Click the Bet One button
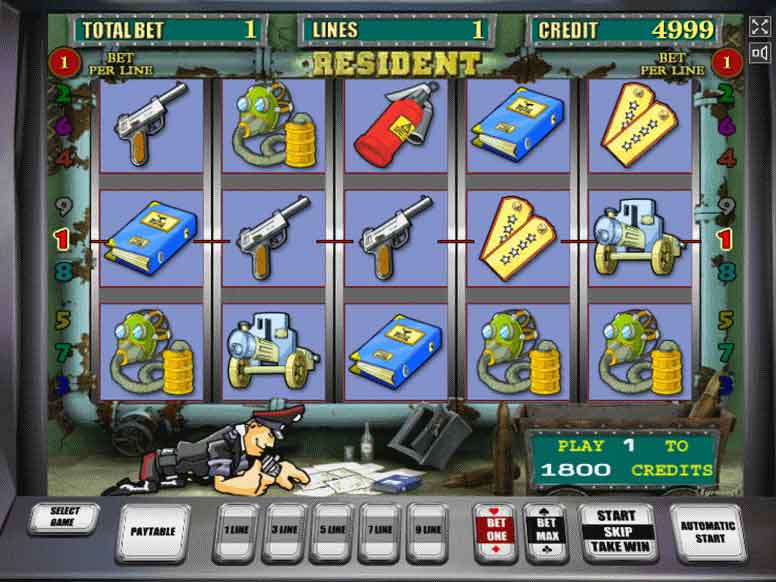 tap(496, 530)
